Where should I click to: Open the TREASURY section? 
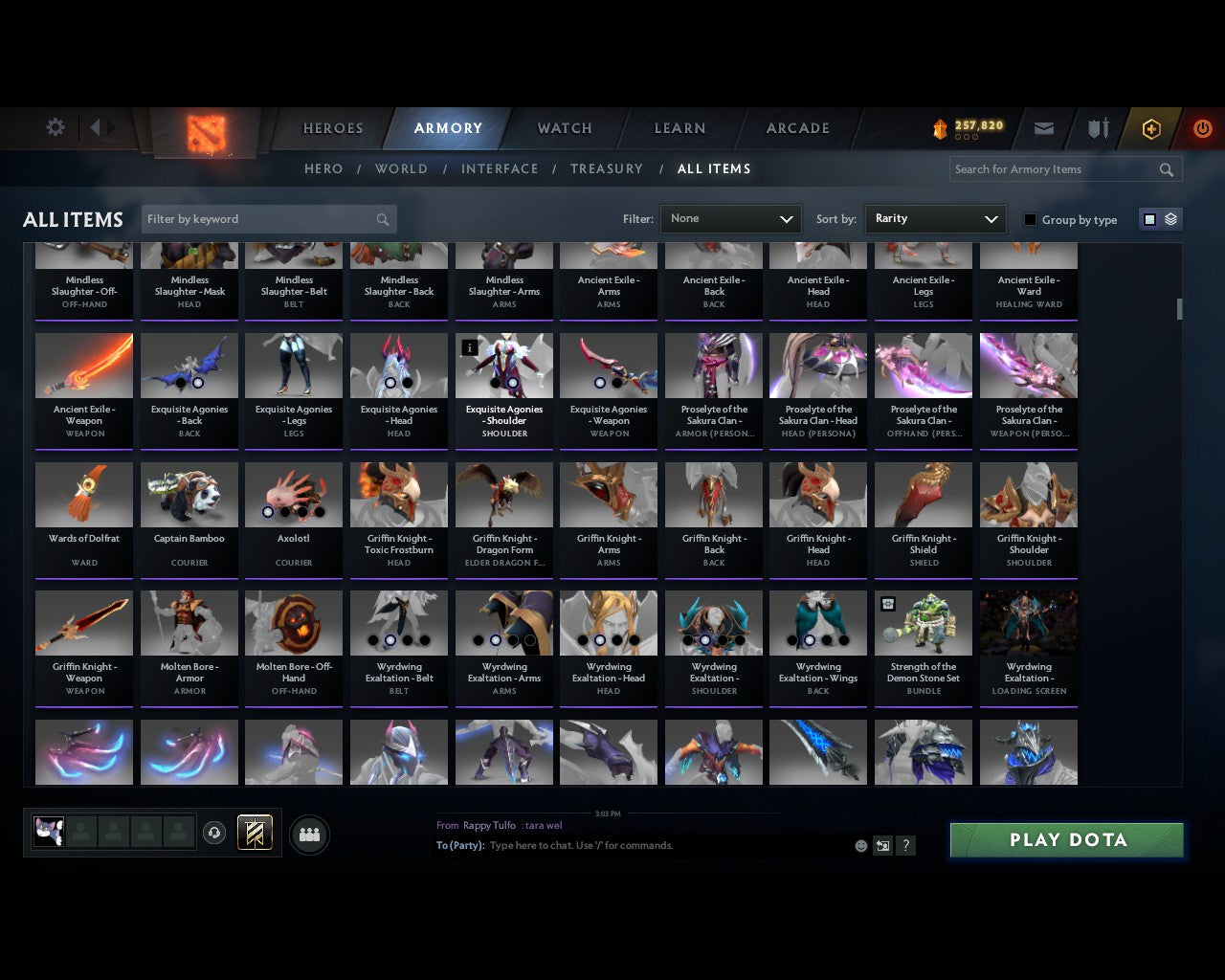pos(607,168)
